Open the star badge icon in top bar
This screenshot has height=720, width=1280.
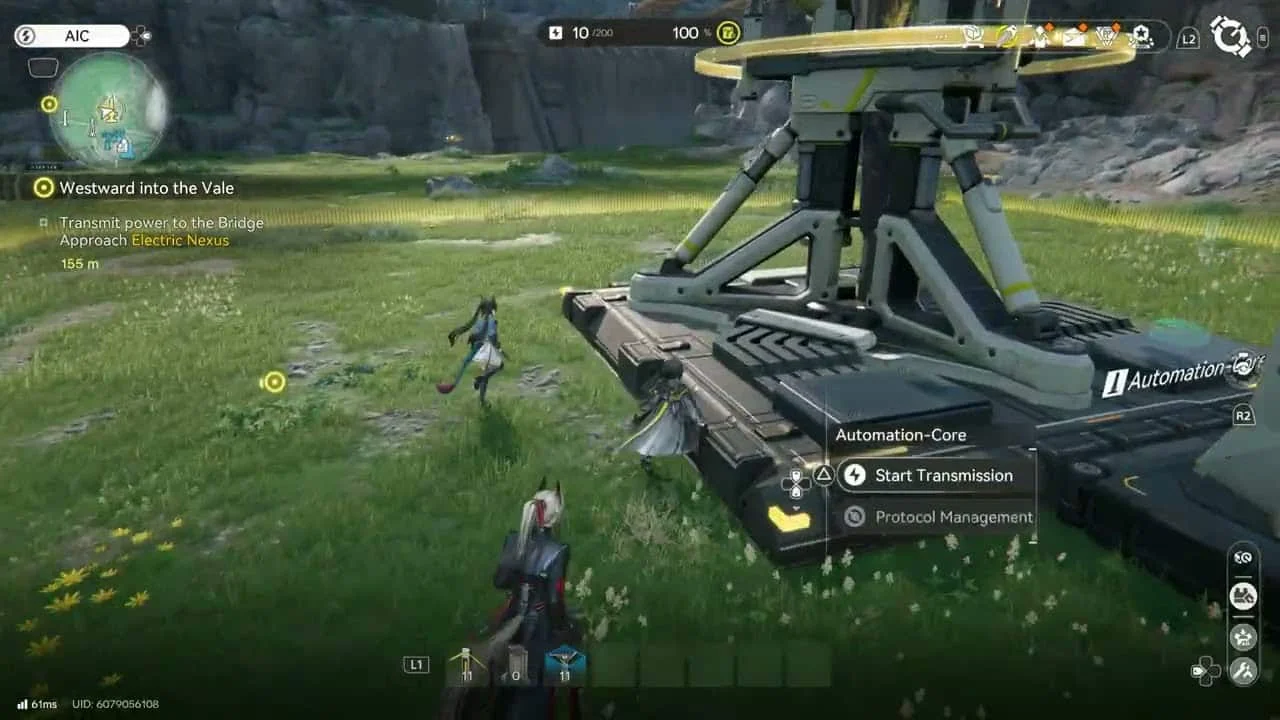point(1140,37)
